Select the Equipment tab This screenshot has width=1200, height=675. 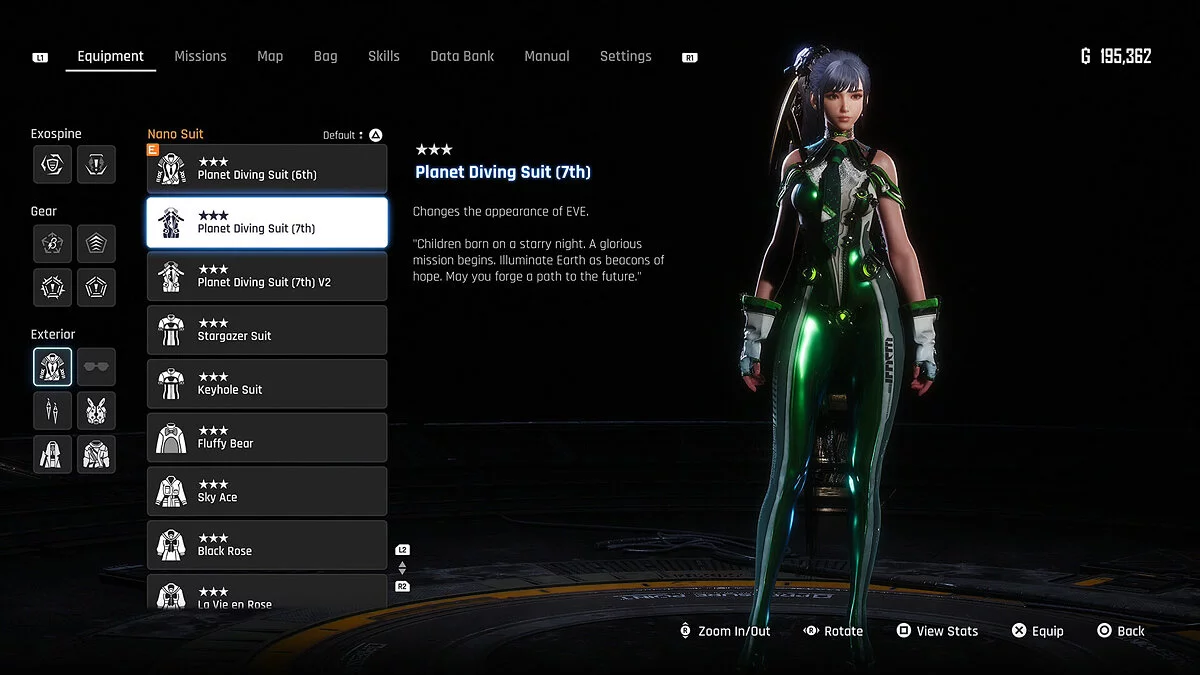coord(111,56)
